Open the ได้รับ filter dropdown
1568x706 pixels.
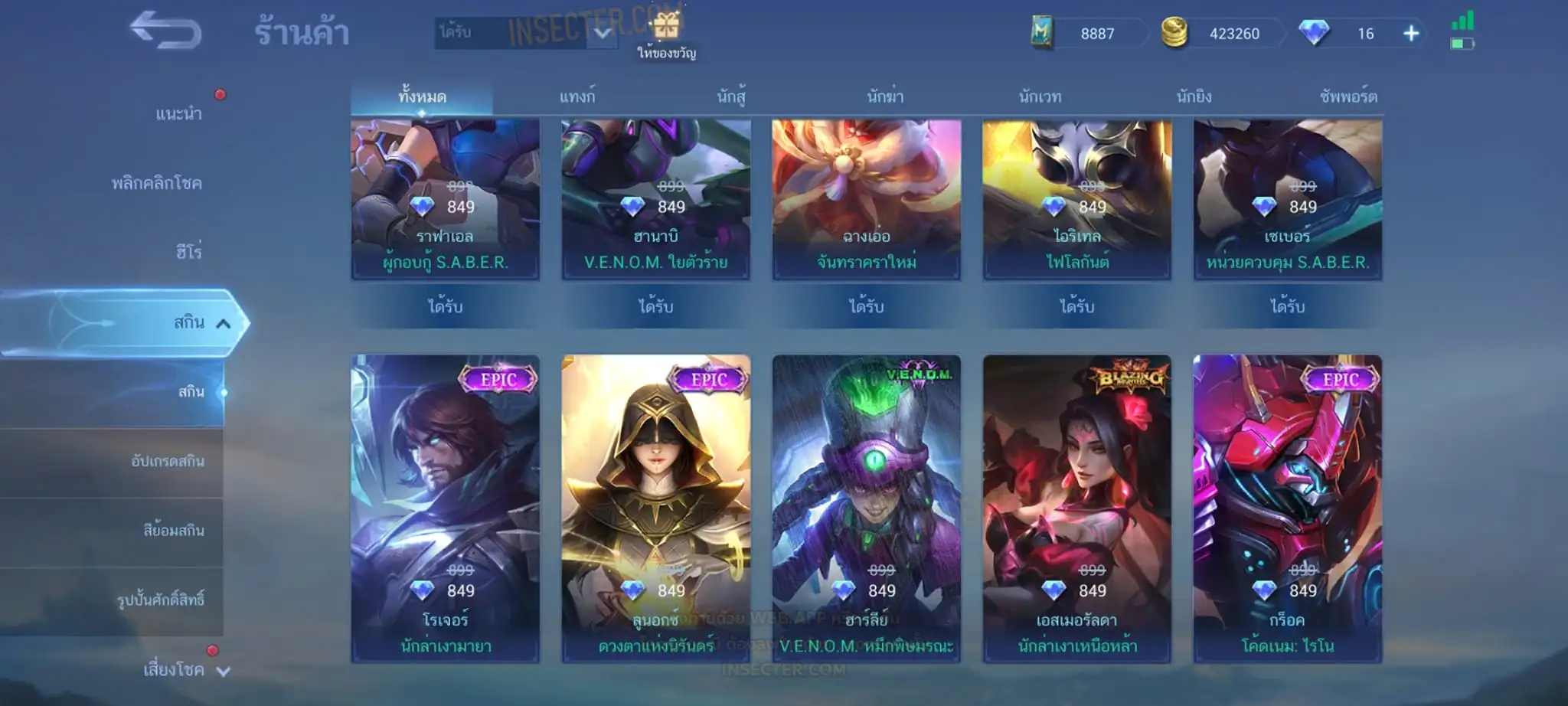pyautogui.click(x=527, y=33)
